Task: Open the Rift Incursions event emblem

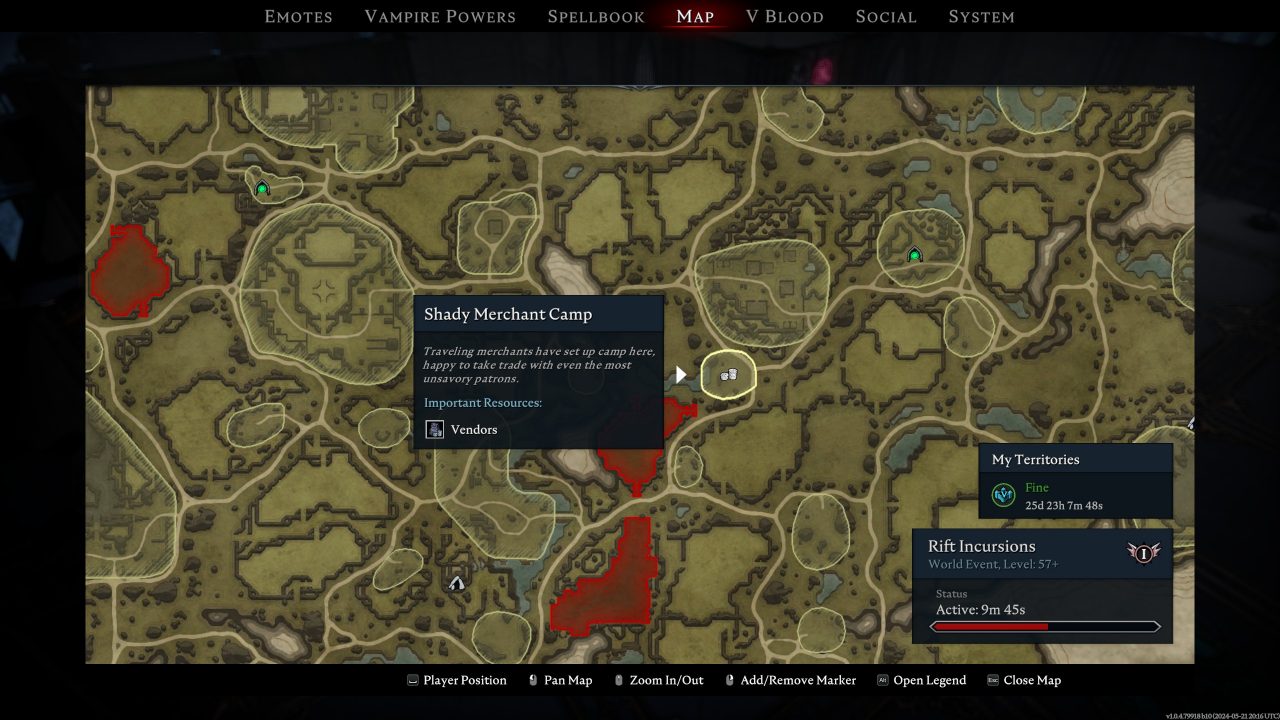Action: point(1144,553)
